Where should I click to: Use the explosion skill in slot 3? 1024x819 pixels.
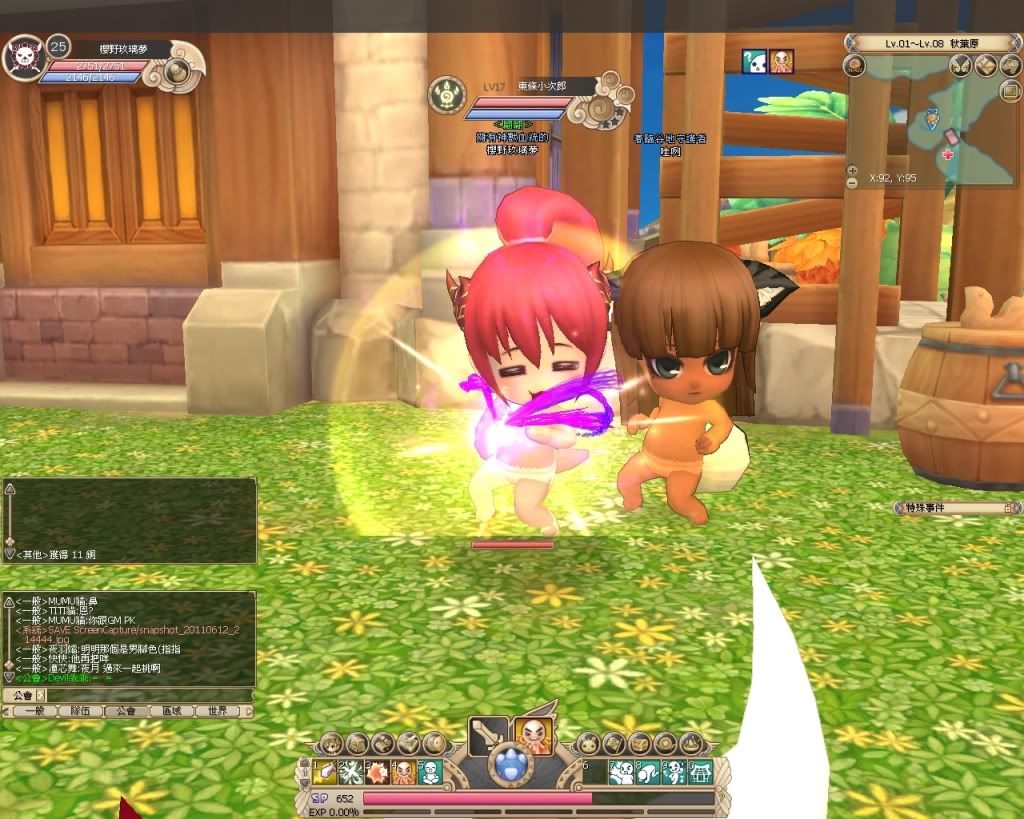click(x=377, y=771)
